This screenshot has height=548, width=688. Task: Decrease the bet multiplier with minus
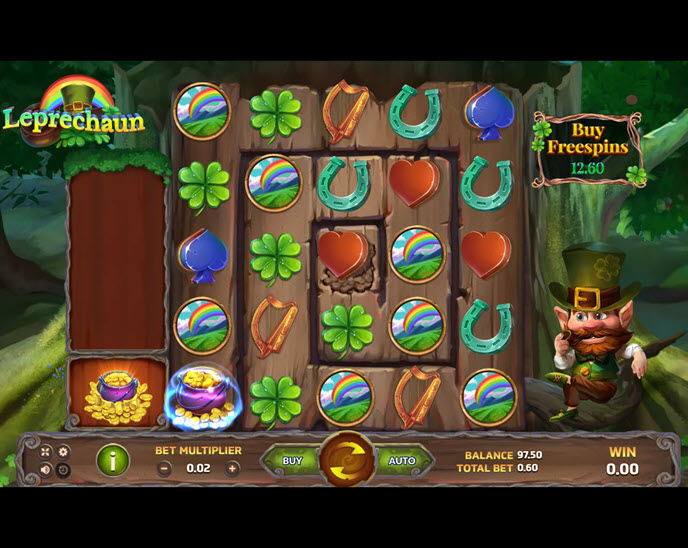[x=164, y=468]
